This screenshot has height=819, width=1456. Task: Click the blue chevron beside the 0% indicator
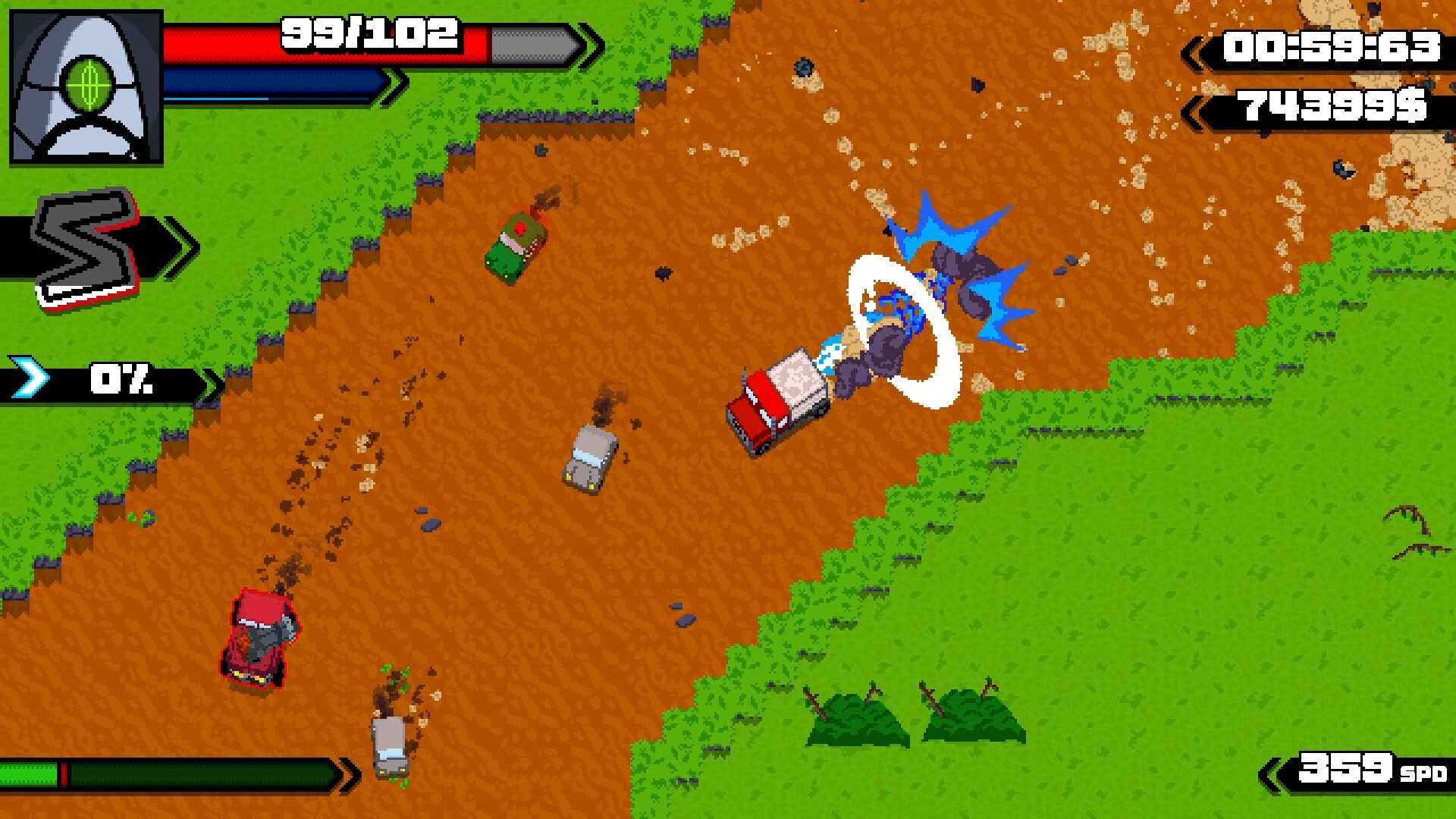click(x=30, y=377)
